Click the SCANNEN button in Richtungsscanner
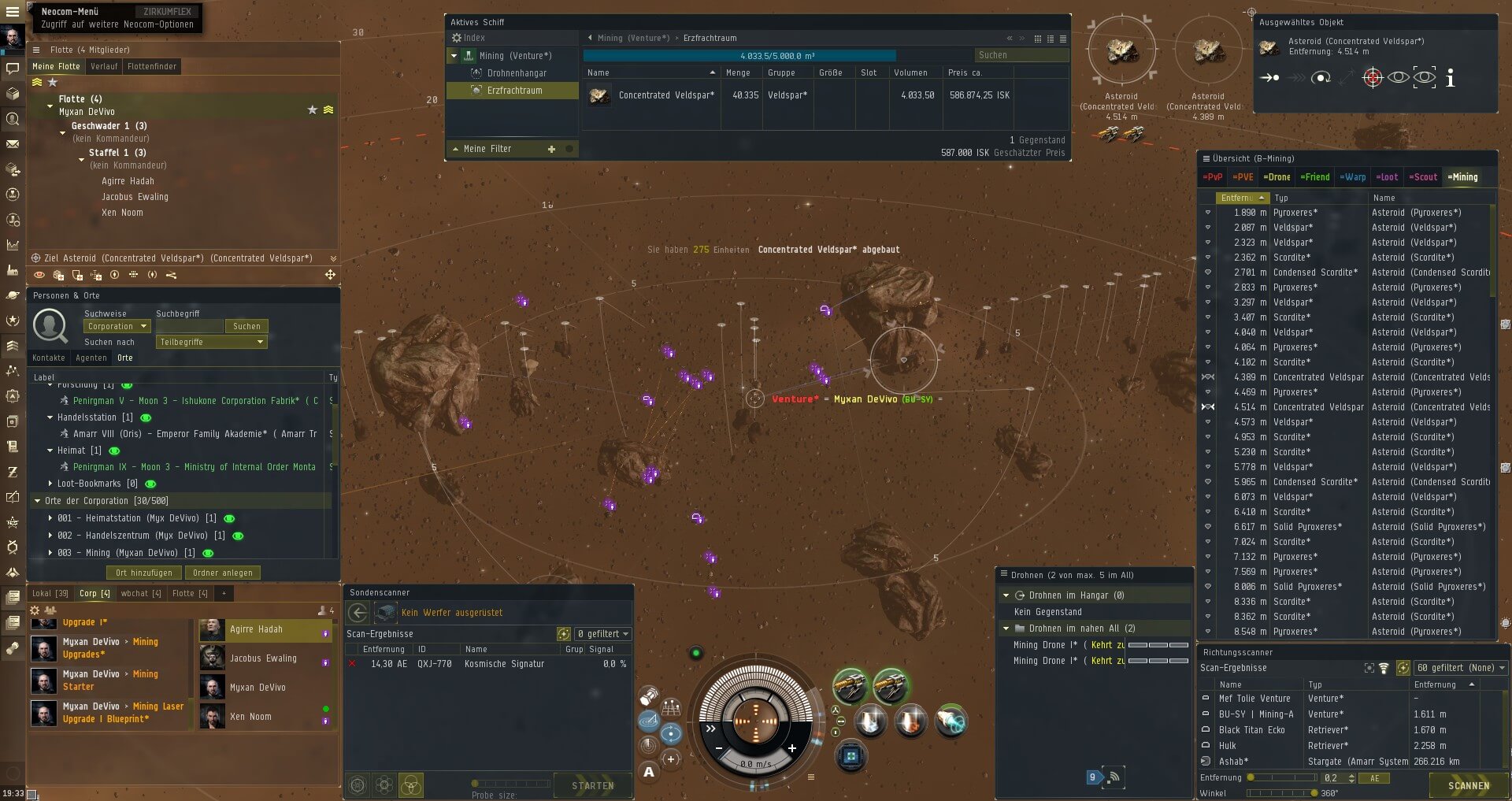Image resolution: width=1512 pixels, height=801 pixels. click(x=1469, y=785)
